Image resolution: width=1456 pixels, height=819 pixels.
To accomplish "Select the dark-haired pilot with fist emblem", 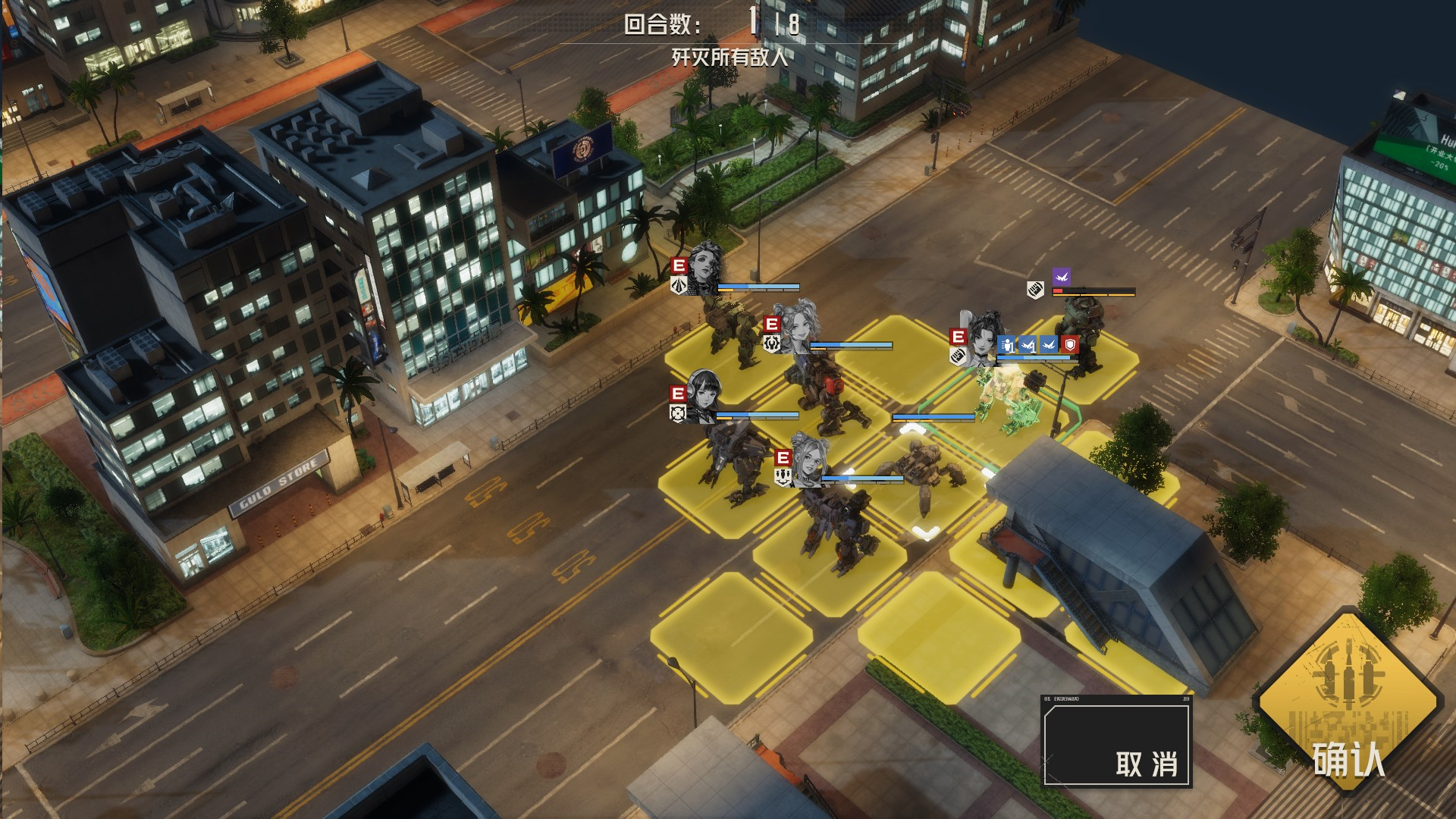I will [x=984, y=338].
